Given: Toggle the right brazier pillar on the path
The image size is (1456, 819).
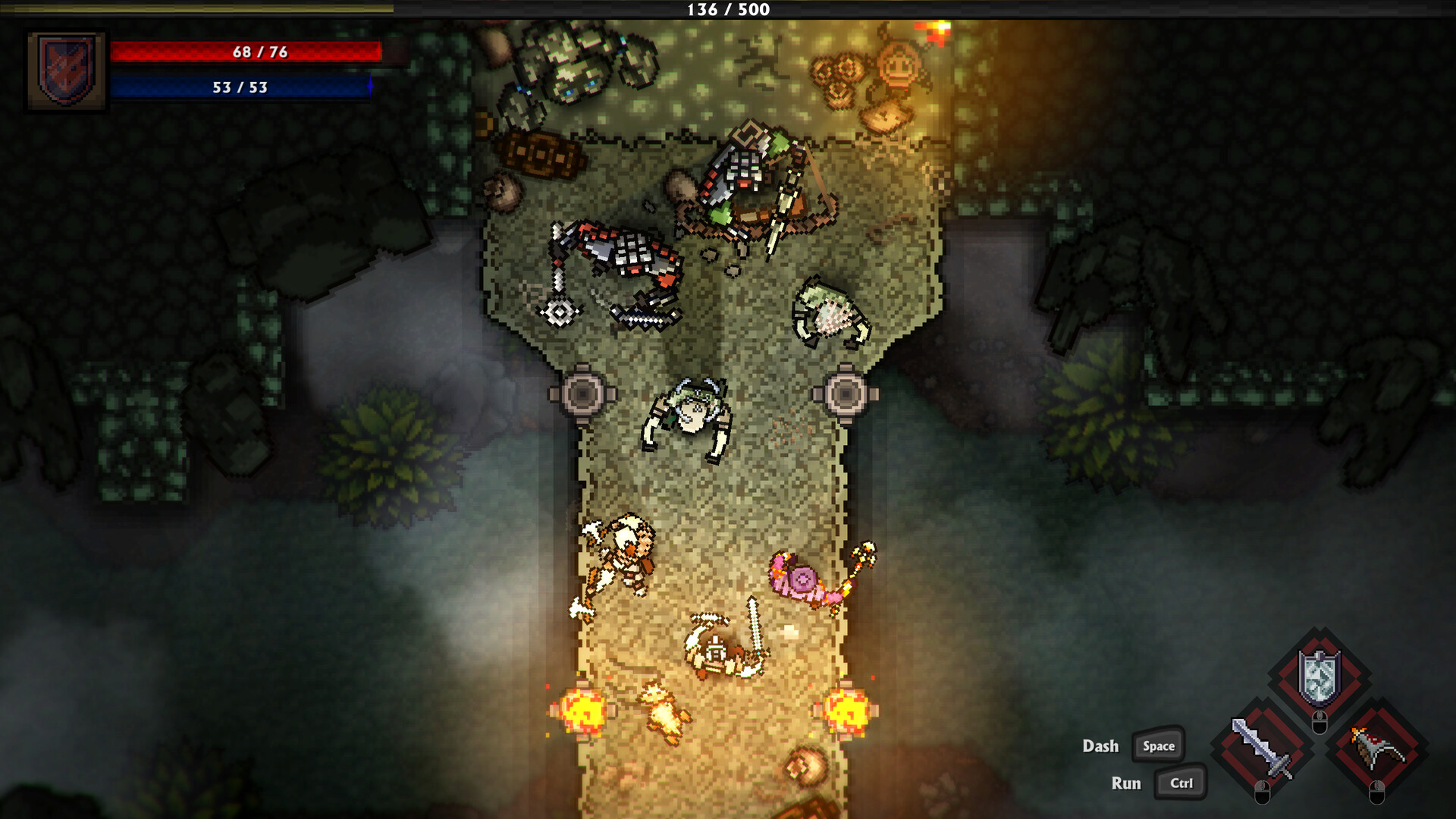Looking at the screenshot, I should [846, 395].
